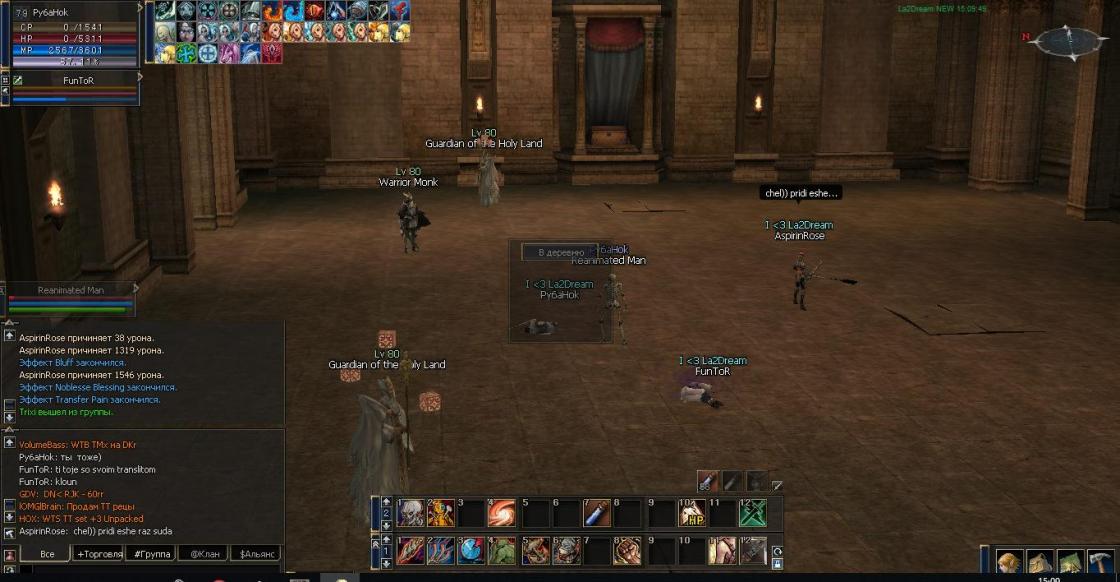The height and width of the screenshot is (582, 1120).
Task: Use the blue potion vial in hotbar slot 7
Action: 596,514
